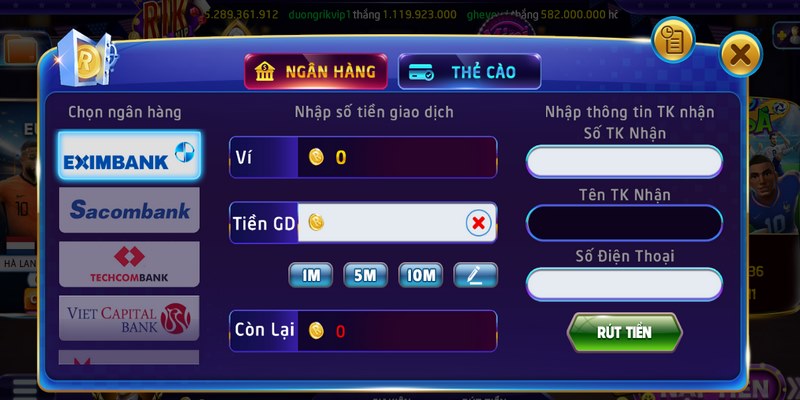This screenshot has height=400, width=800.
Task: Click the Tiền GD amount field
Action: coord(390,223)
